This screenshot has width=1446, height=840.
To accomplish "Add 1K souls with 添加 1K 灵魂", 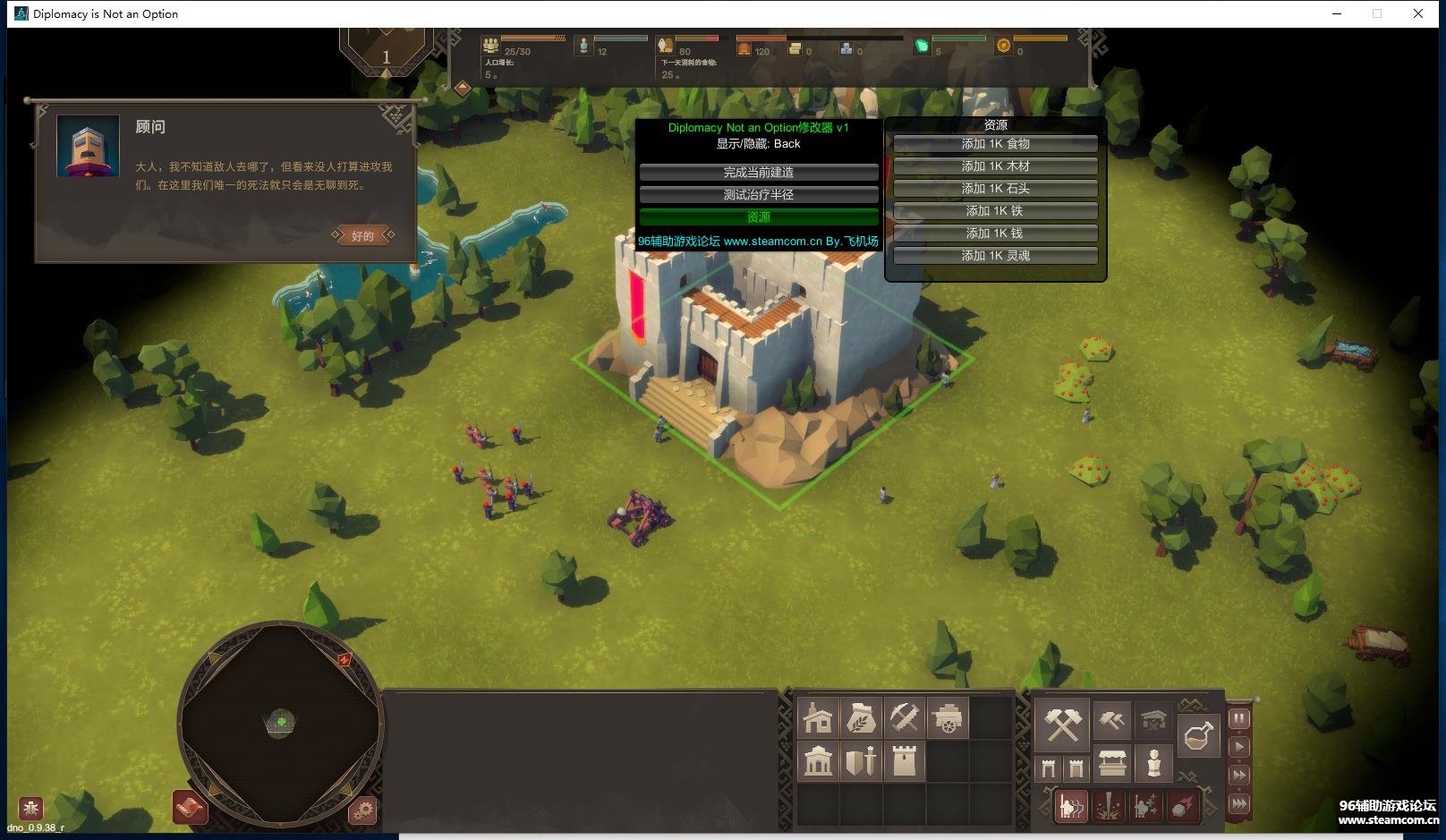I will [995, 256].
